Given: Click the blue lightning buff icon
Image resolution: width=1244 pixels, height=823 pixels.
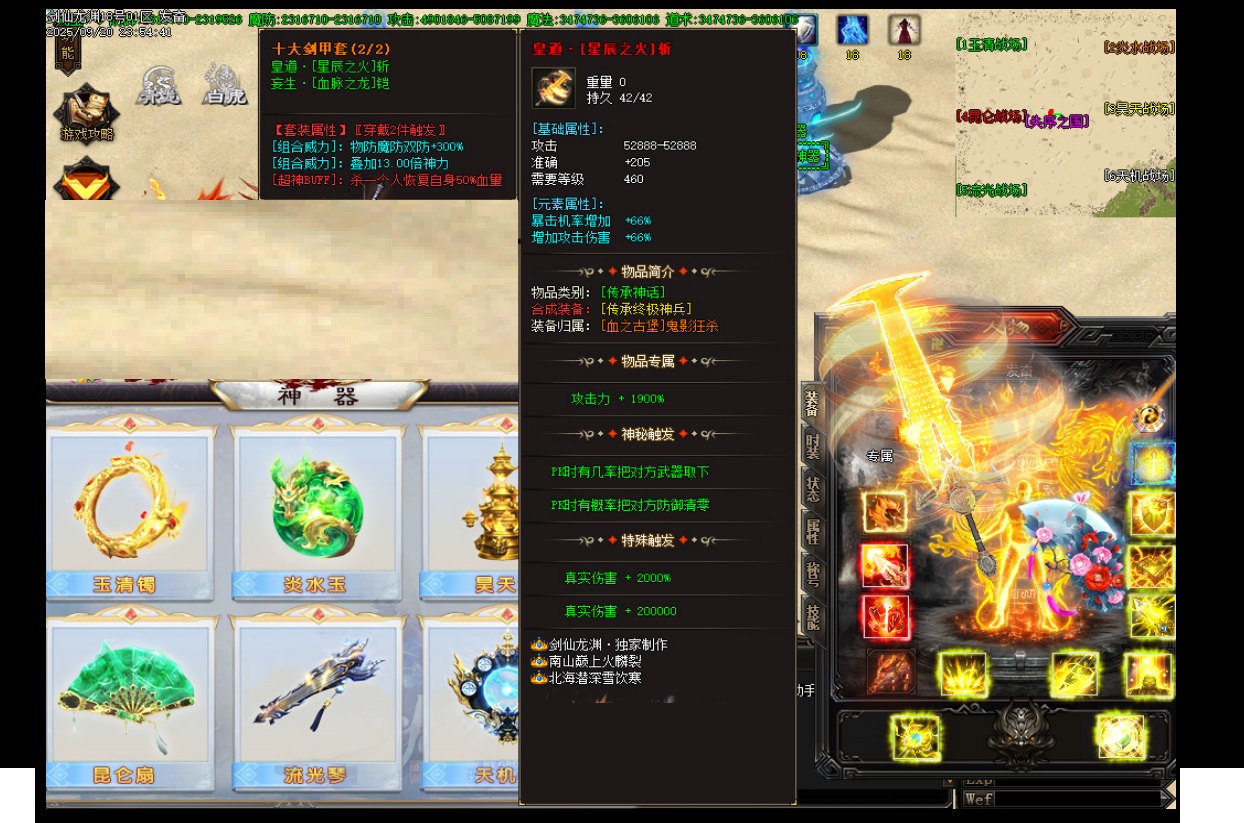Looking at the screenshot, I should click(x=852, y=31).
